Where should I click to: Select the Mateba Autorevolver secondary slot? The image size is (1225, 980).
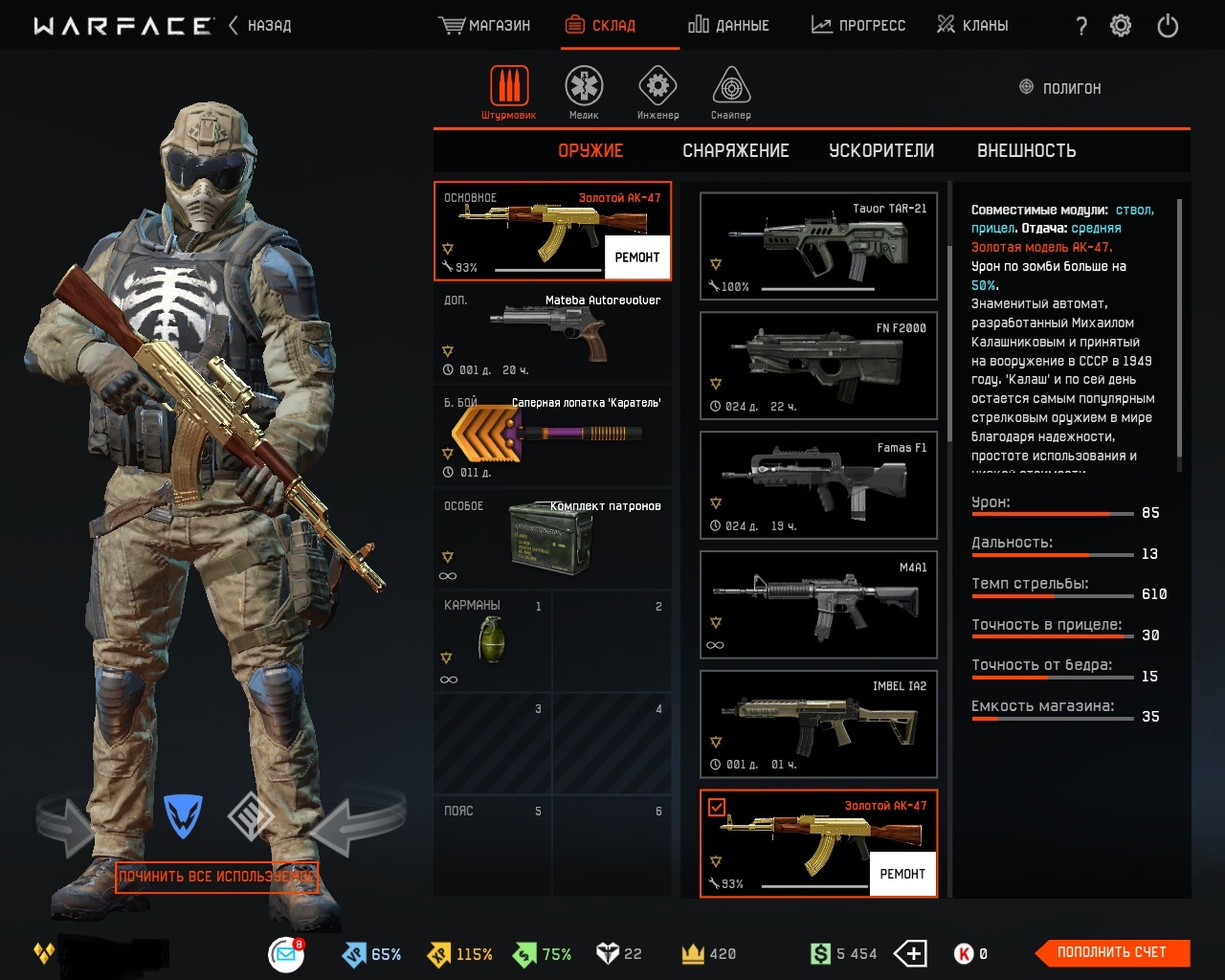click(552, 333)
